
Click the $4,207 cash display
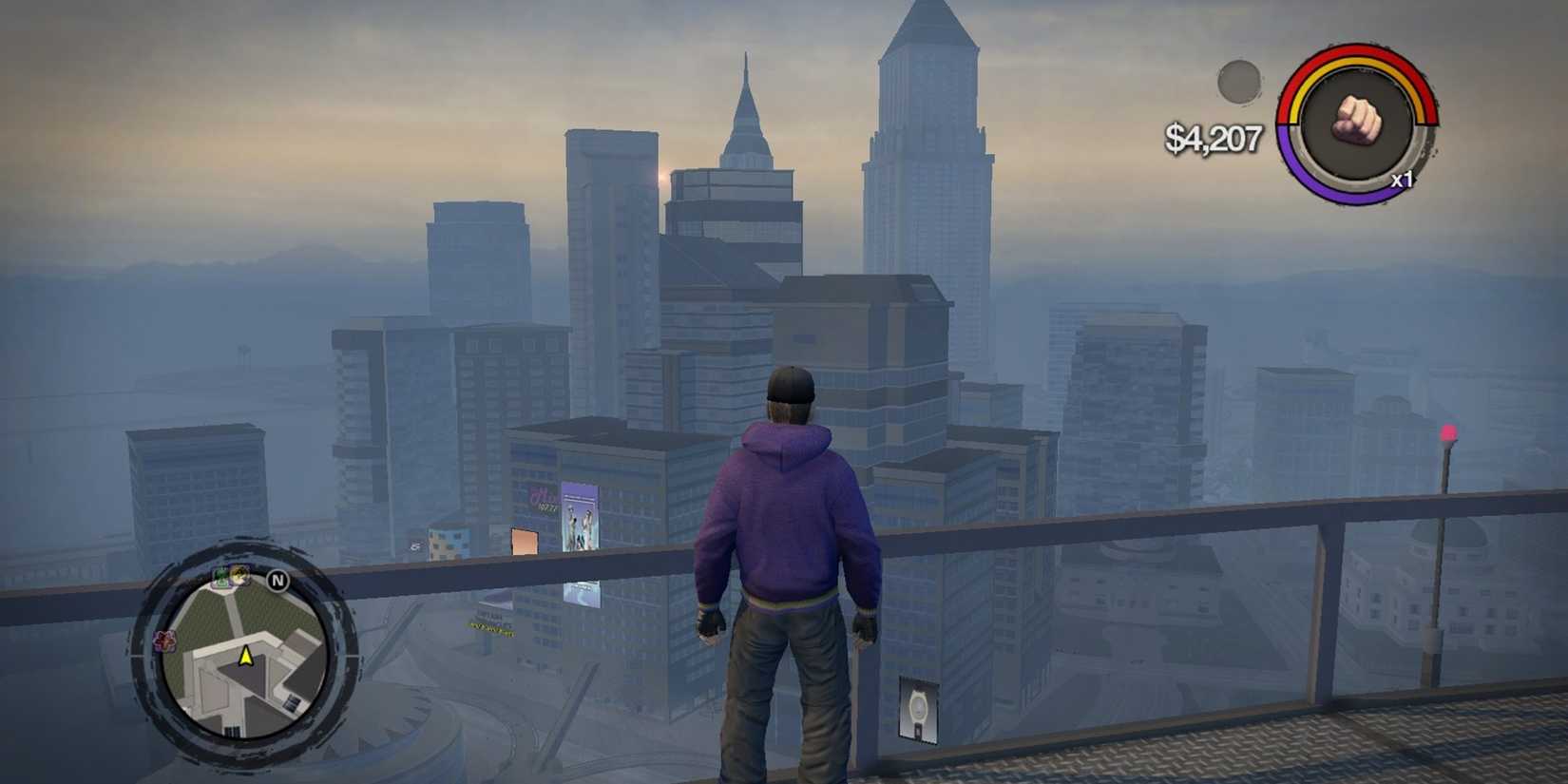(1214, 138)
